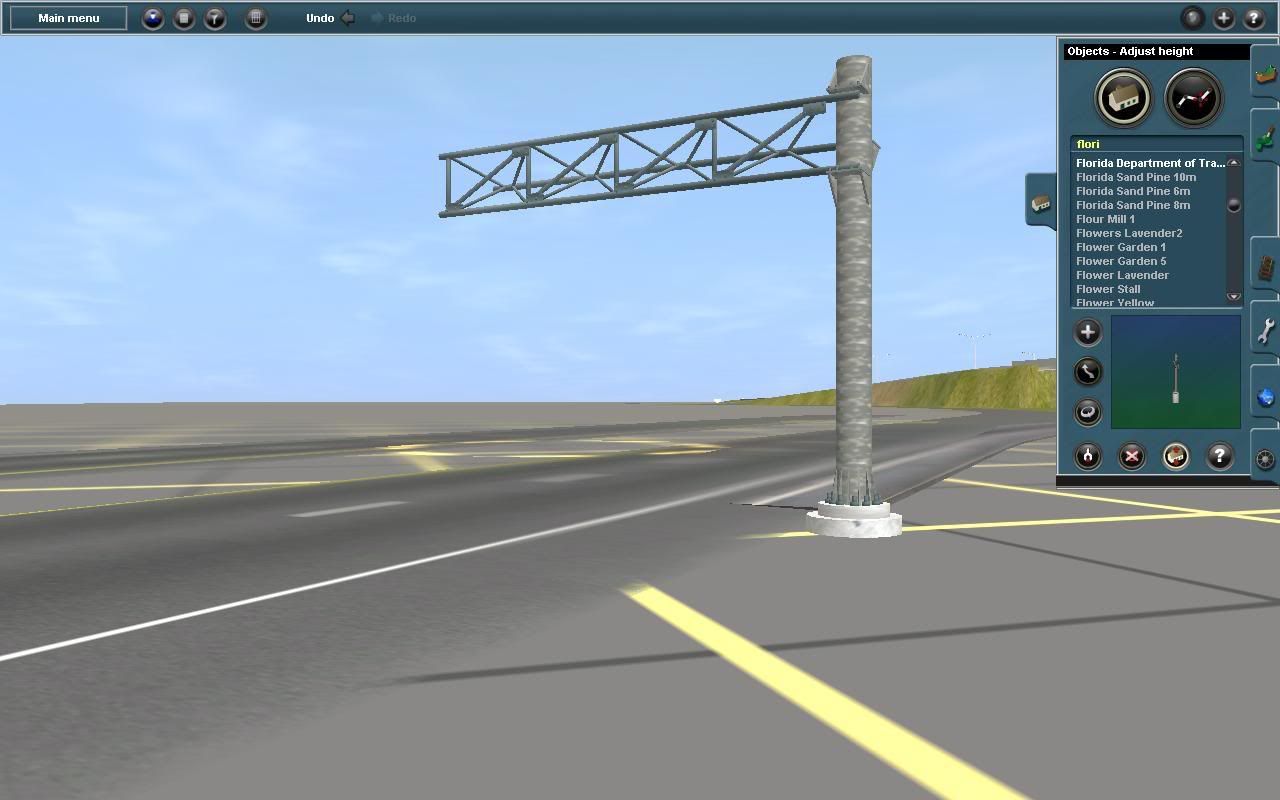The image size is (1280, 800).
Task: Select Flower Garden 1 in the list
Action: [1121, 246]
